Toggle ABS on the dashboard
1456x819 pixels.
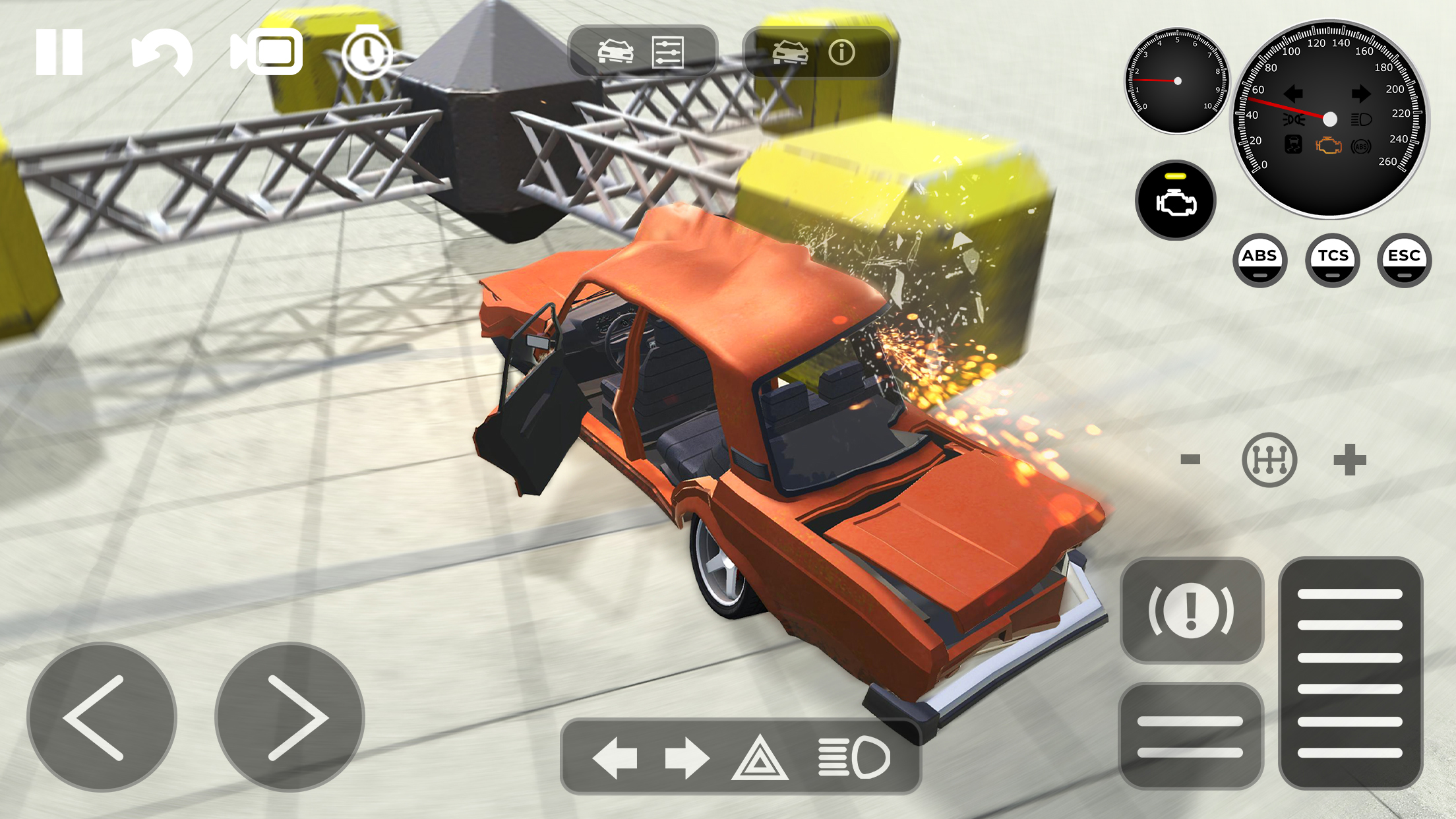coord(1261,260)
